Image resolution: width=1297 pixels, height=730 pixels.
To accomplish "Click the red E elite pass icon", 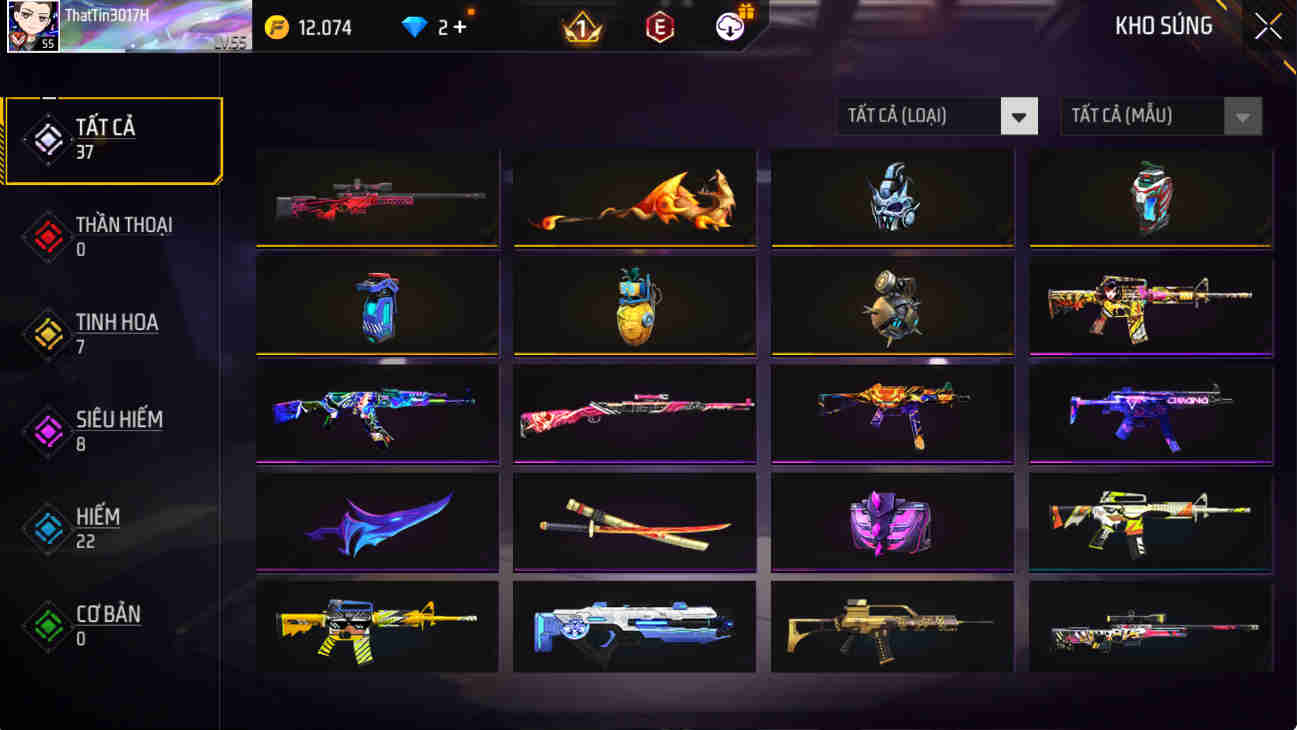I will point(661,28).
